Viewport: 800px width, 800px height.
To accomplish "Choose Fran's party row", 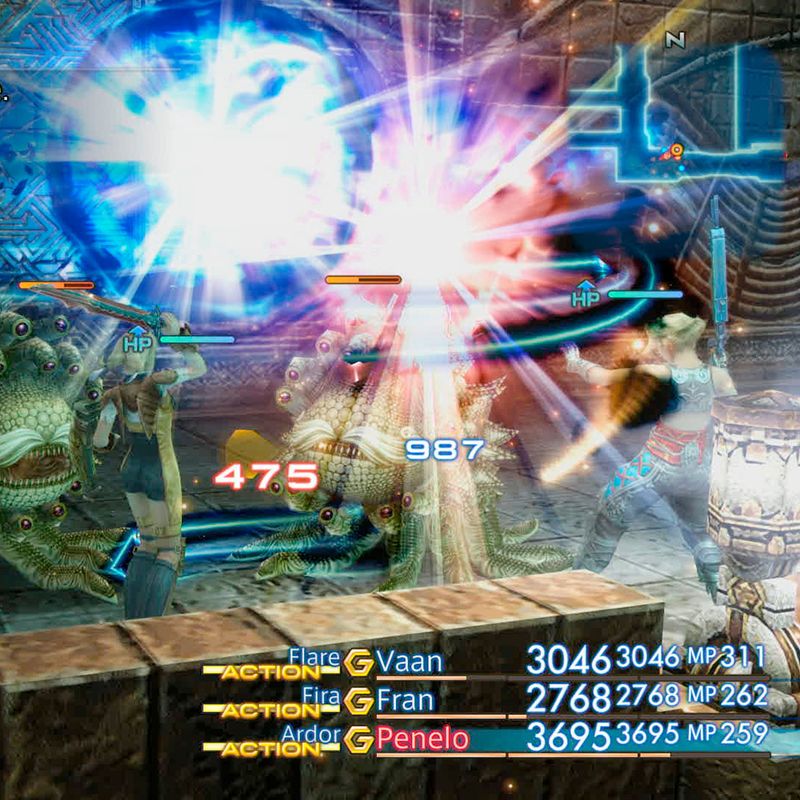I will pos(408,698).
